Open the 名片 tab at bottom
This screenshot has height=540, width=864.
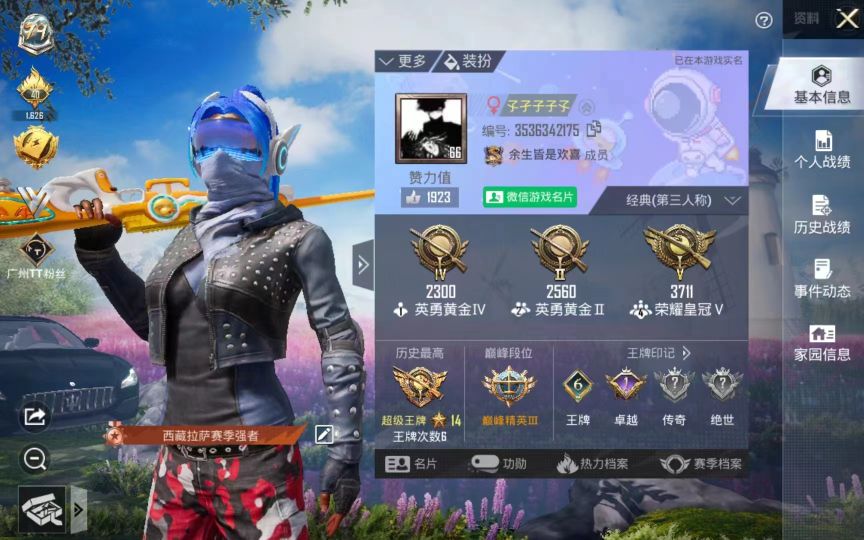click(x=412, y=464)
